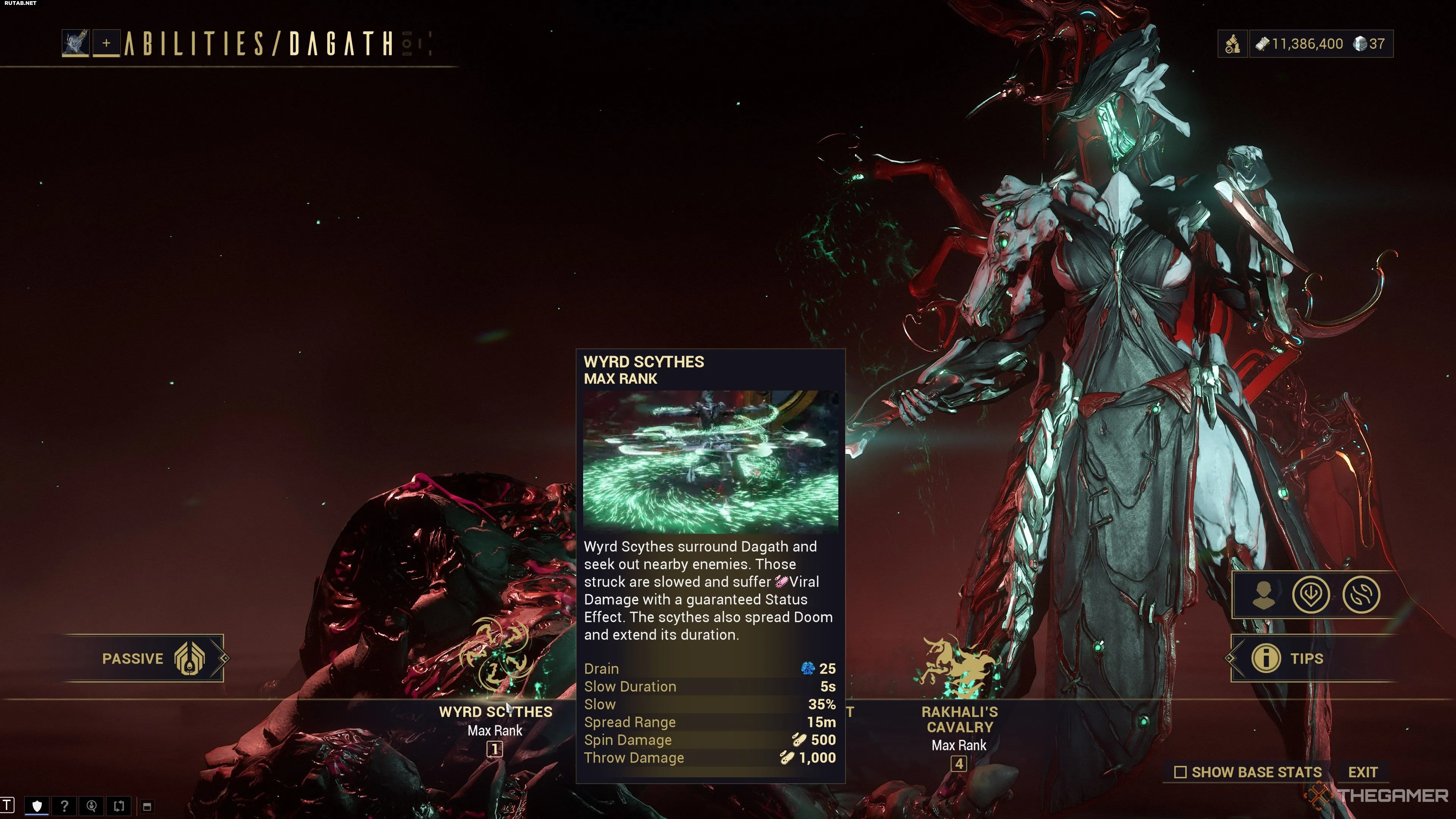Screen dimensions: 1456x819
Task: Click the icon left of the credits
Action: point(1232,44)
